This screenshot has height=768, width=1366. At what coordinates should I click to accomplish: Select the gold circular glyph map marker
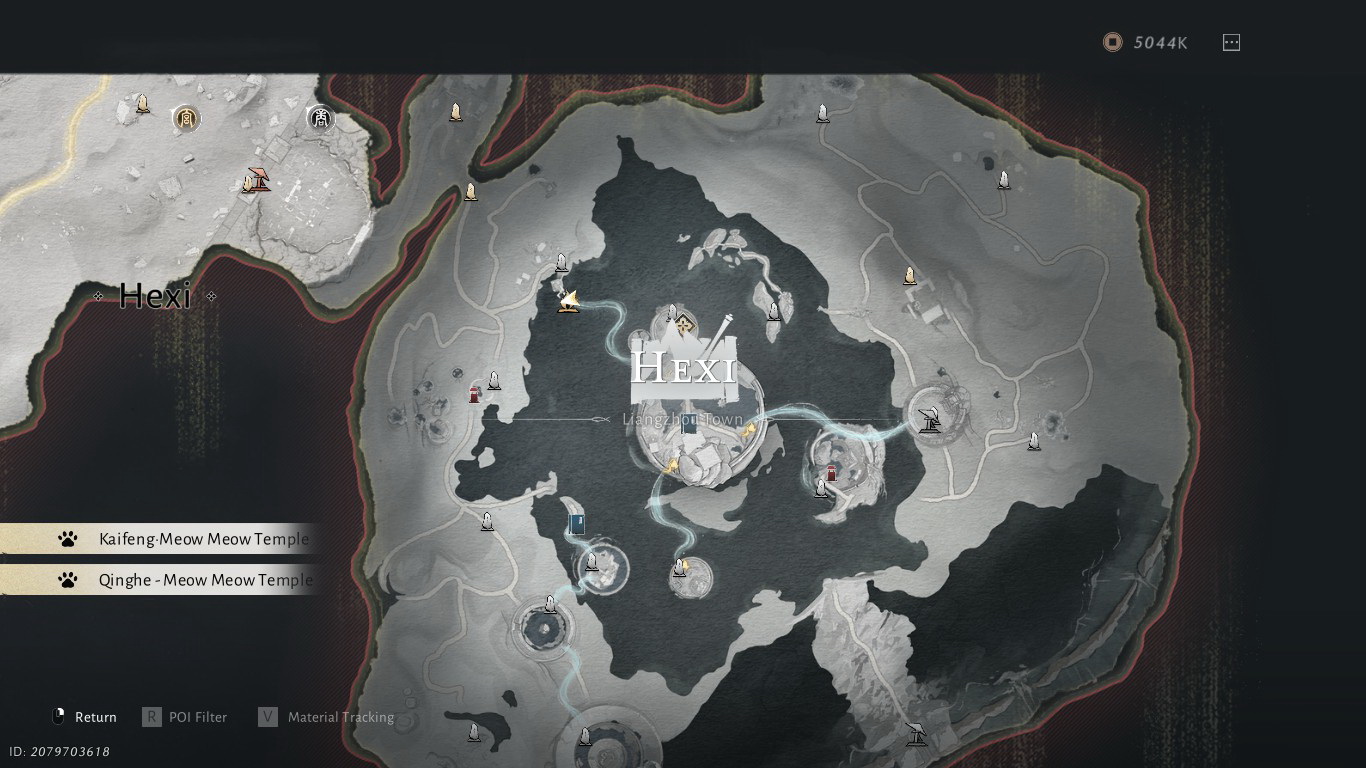click(185, 119)
